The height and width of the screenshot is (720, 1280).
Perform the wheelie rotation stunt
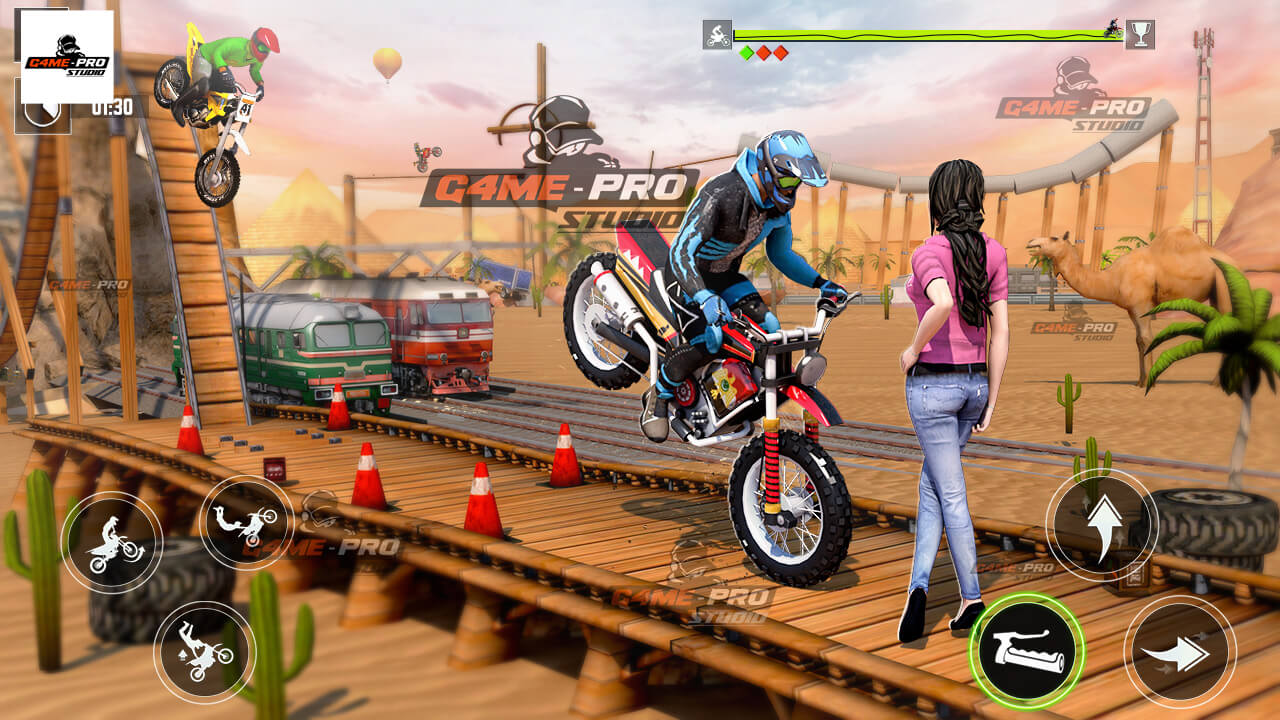pyautogui.click(x=112, y=542)
